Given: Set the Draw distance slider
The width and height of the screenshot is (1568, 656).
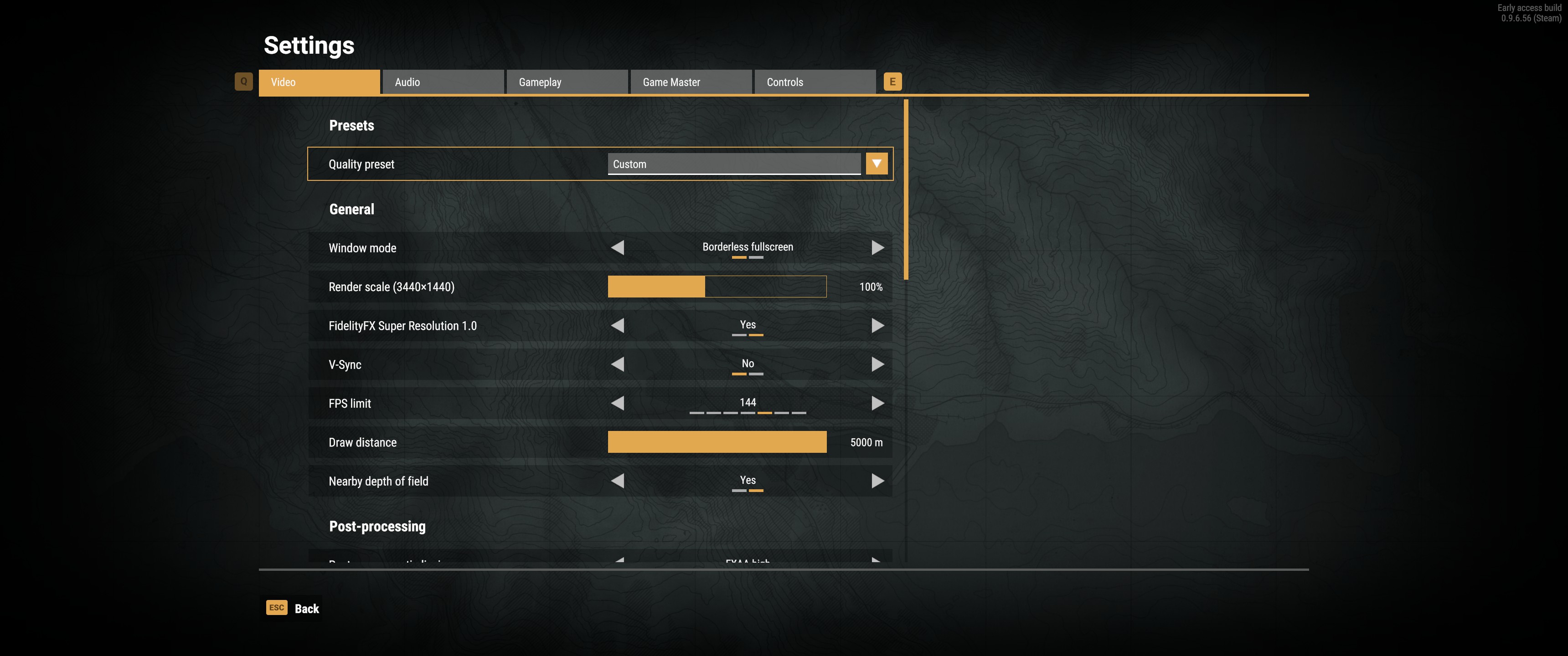Looking at the screenshot, I should pyautogui.click(x=717, y=442).
